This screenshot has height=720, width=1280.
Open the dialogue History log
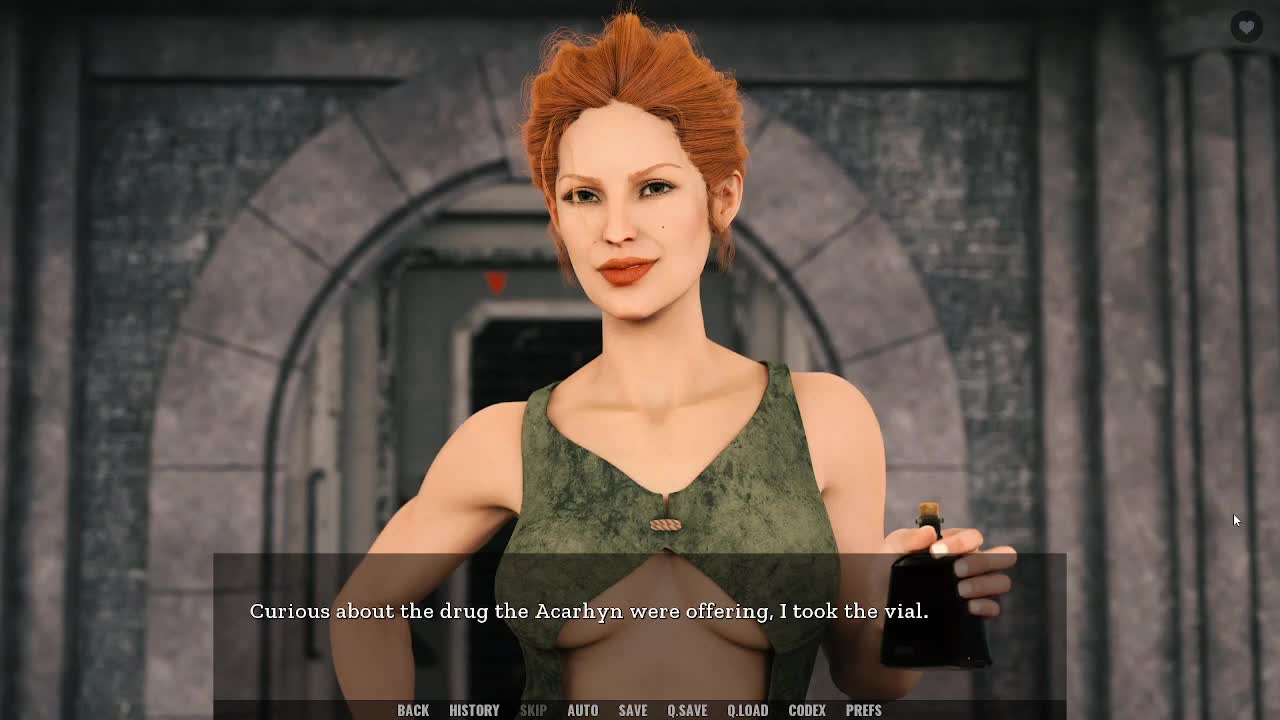point(474,710)
